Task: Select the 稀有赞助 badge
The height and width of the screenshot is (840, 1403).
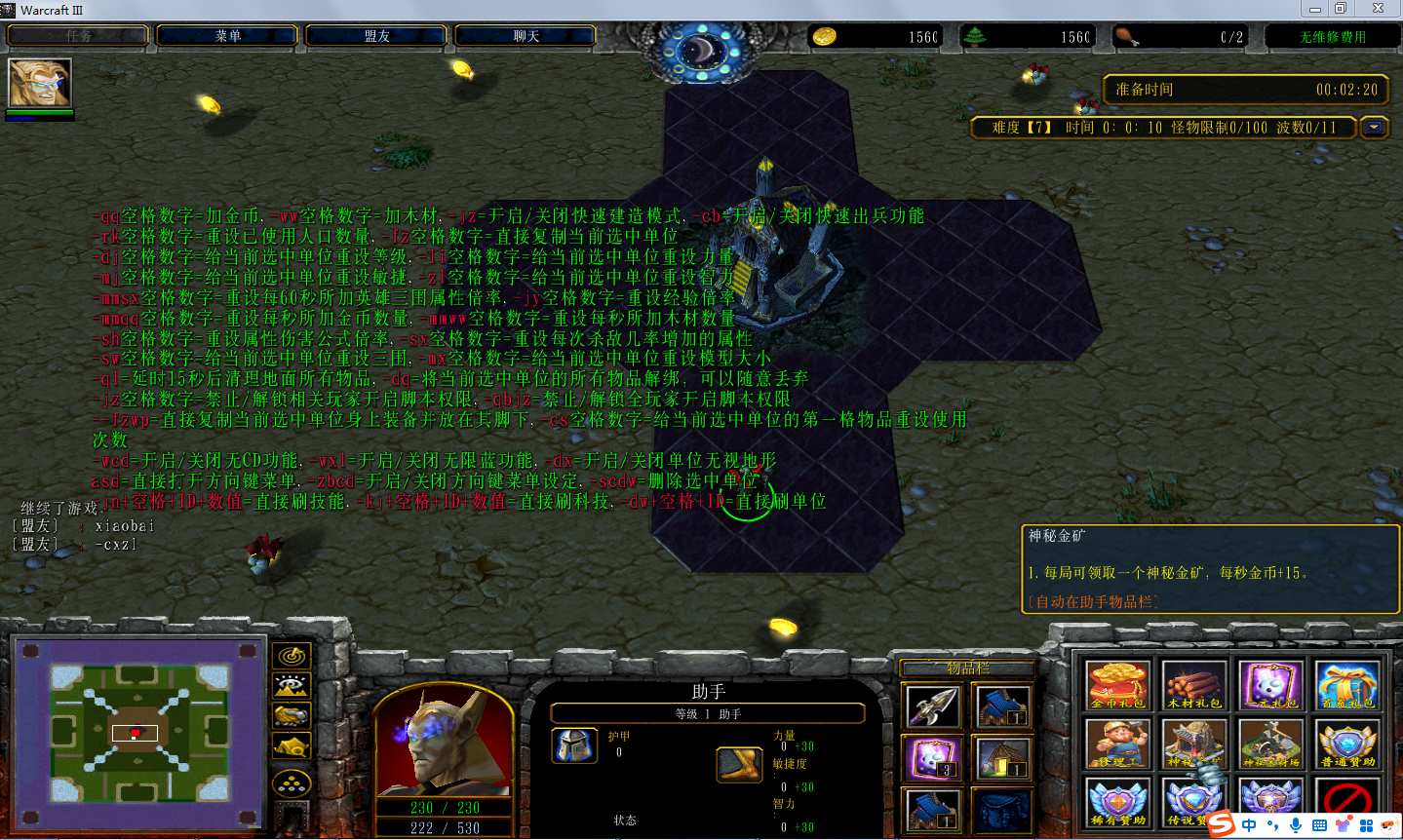Action: [1117, 802]
